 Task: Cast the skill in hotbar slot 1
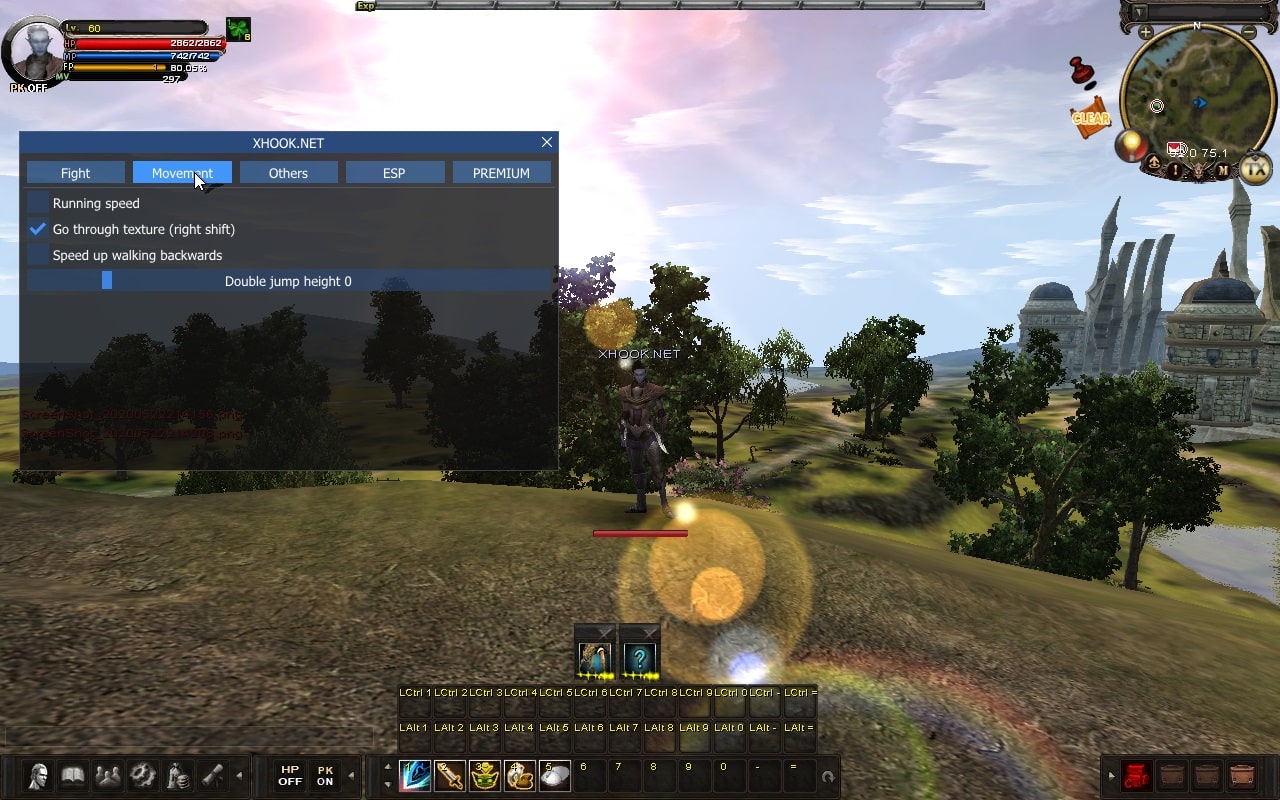point(415,776)
